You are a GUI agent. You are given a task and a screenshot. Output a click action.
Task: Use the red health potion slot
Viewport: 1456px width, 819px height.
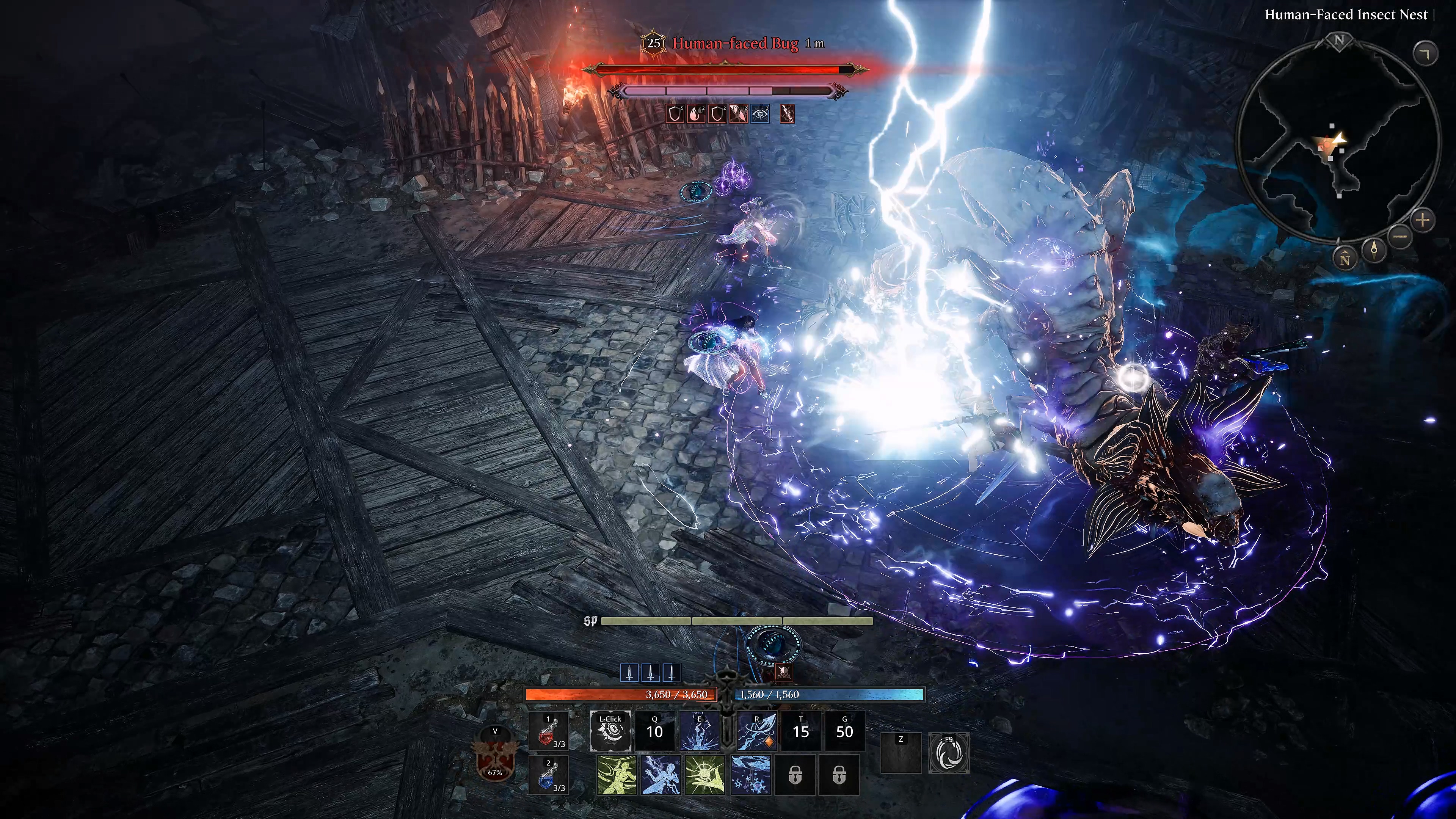click(549, 731)
